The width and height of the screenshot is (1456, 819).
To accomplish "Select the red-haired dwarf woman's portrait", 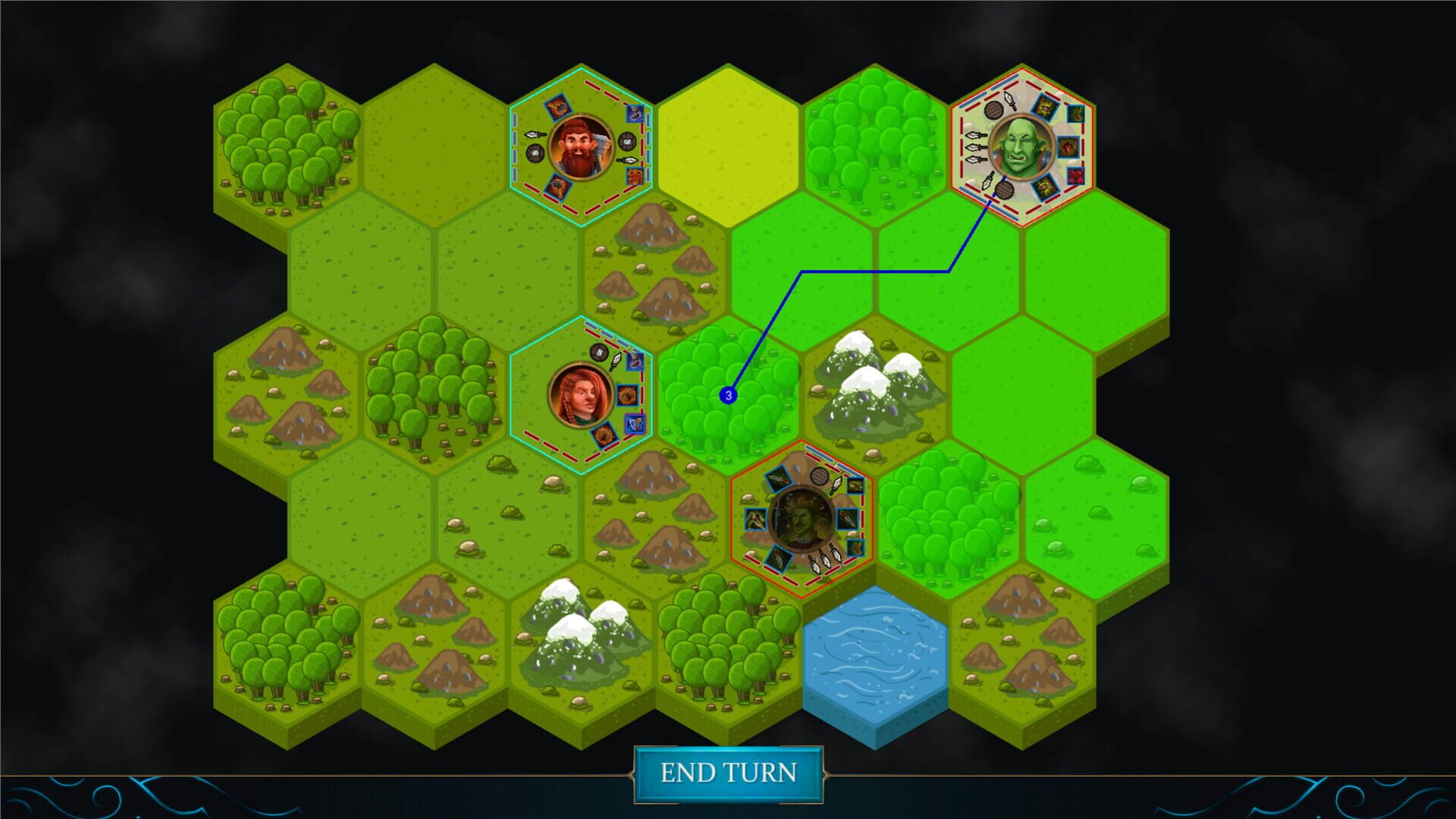I will [x=582, y=394].
